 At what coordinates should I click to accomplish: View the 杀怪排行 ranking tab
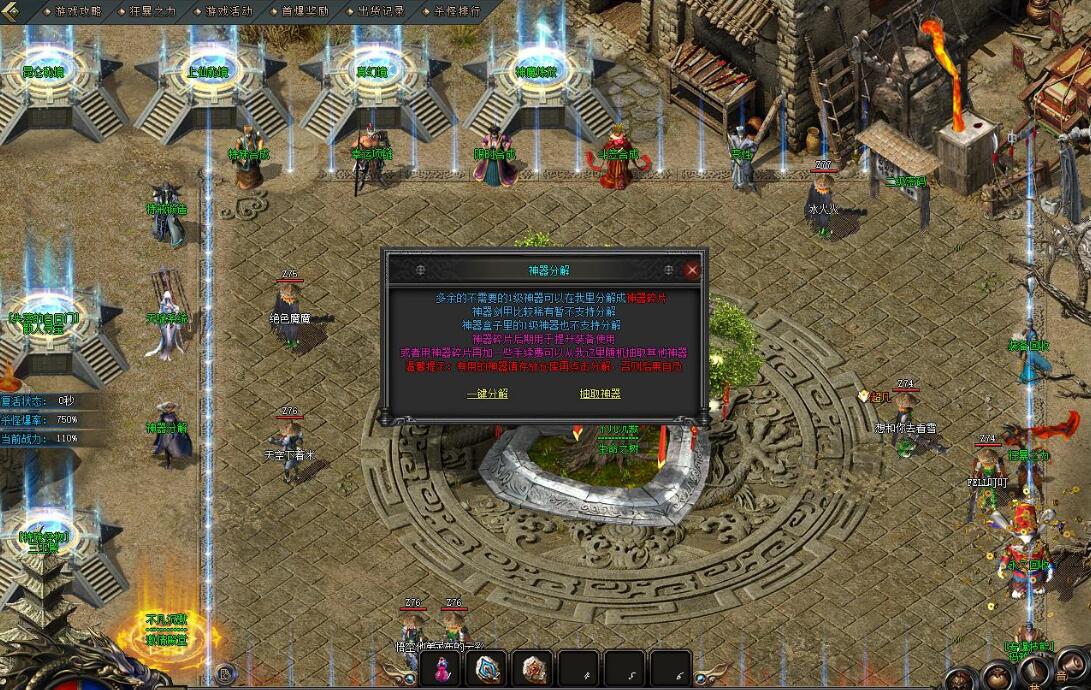pyautogui.click(x=457, y=11)
